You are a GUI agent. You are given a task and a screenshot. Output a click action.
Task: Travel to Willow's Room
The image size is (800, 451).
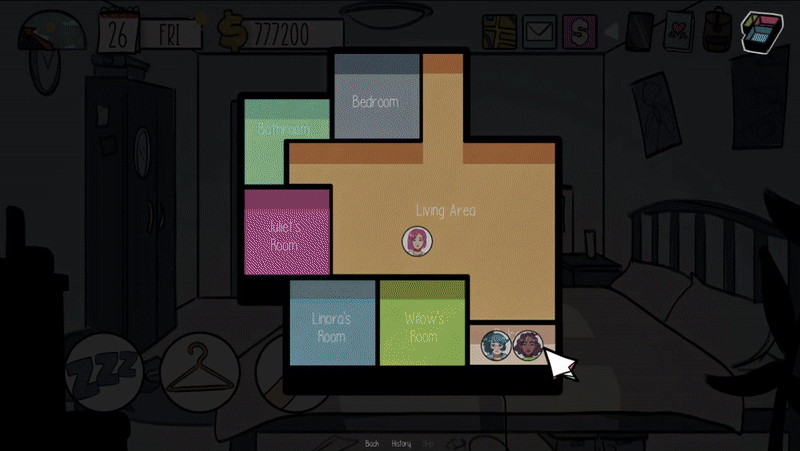(x=423, y=327)
